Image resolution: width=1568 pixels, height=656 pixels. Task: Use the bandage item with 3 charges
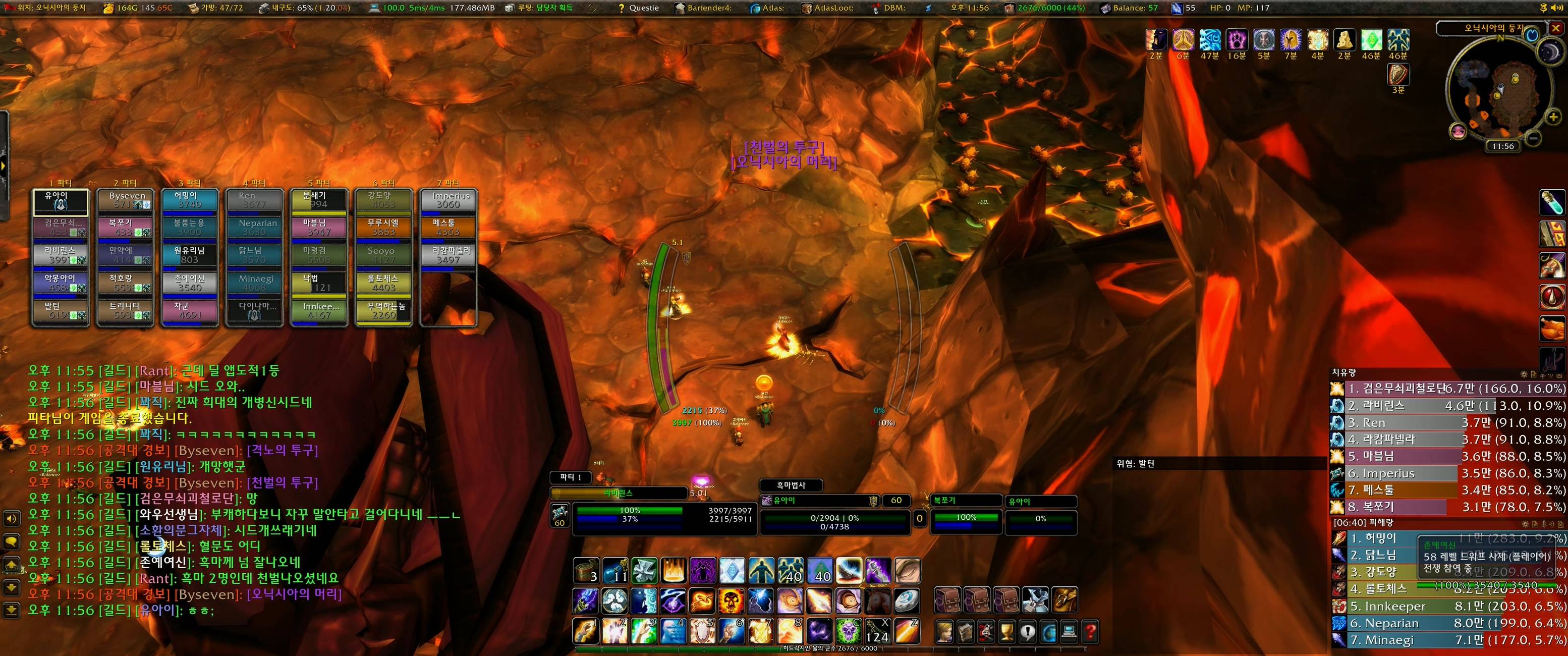pos(587,571)
